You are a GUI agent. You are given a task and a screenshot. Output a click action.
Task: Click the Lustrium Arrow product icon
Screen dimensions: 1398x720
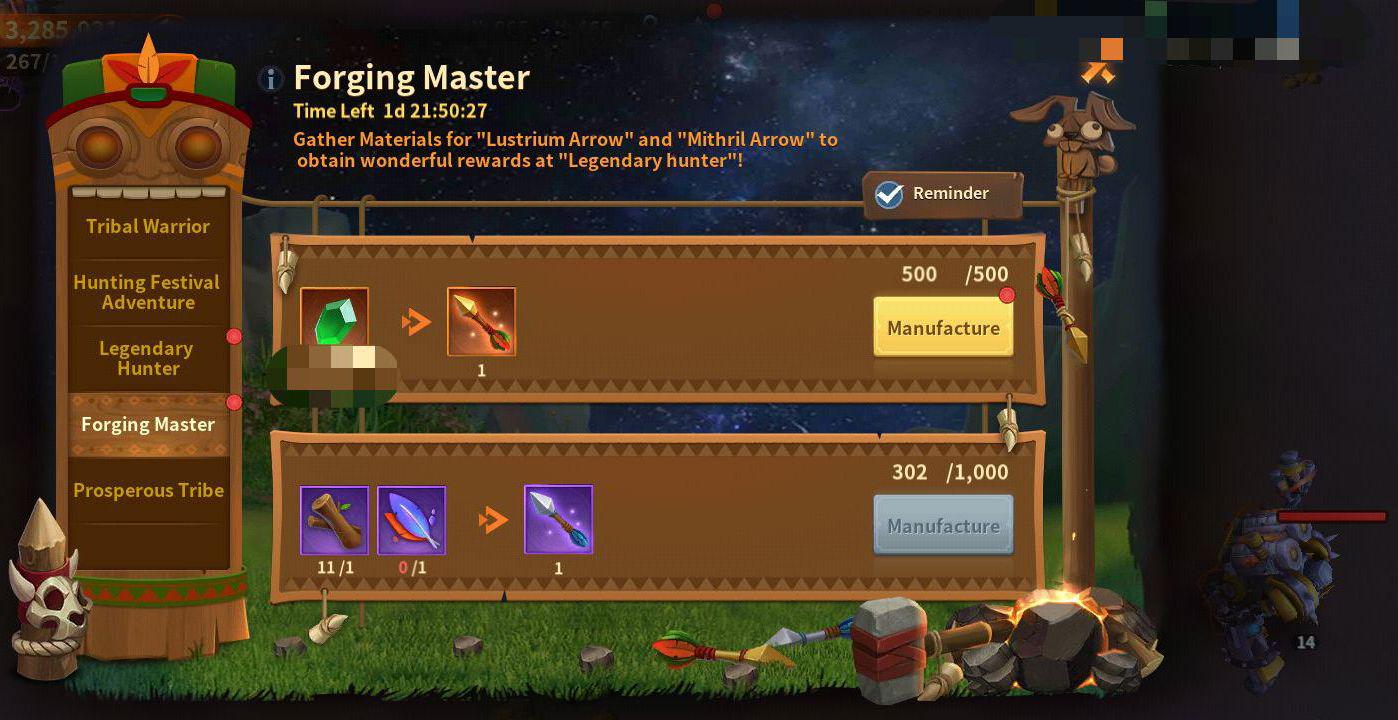point(481,320)
